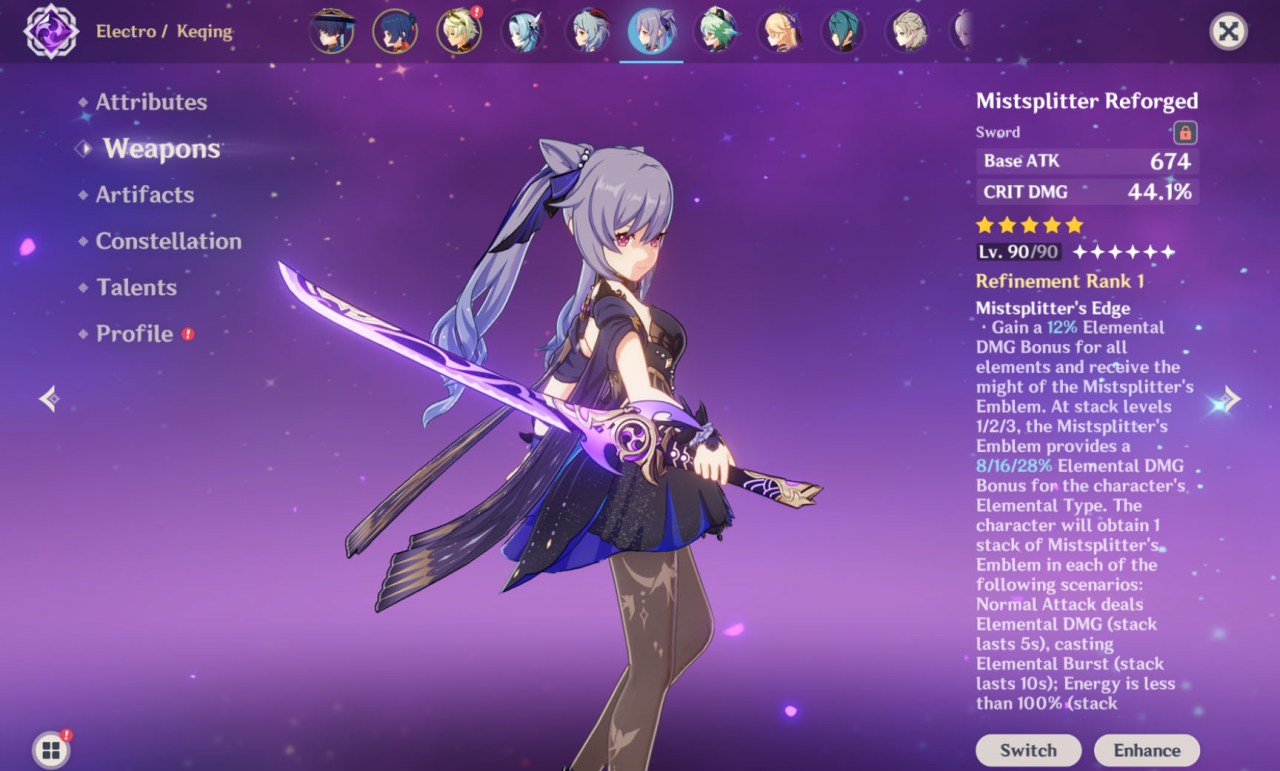Click the Electro element emblem top-left
Screen dimensions: 1280x771
pos(50,31)
